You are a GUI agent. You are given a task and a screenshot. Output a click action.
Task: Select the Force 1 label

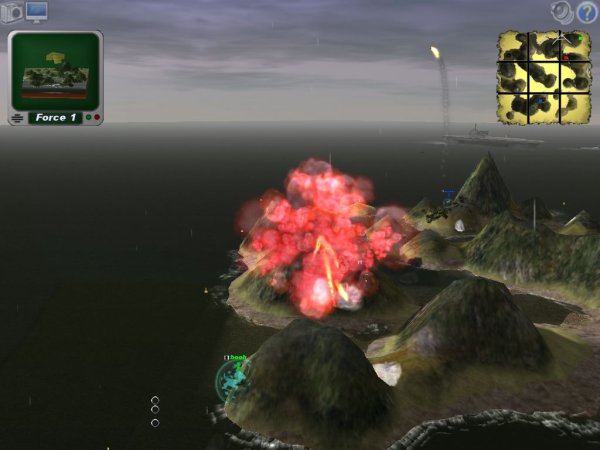[x=57, y=118]
